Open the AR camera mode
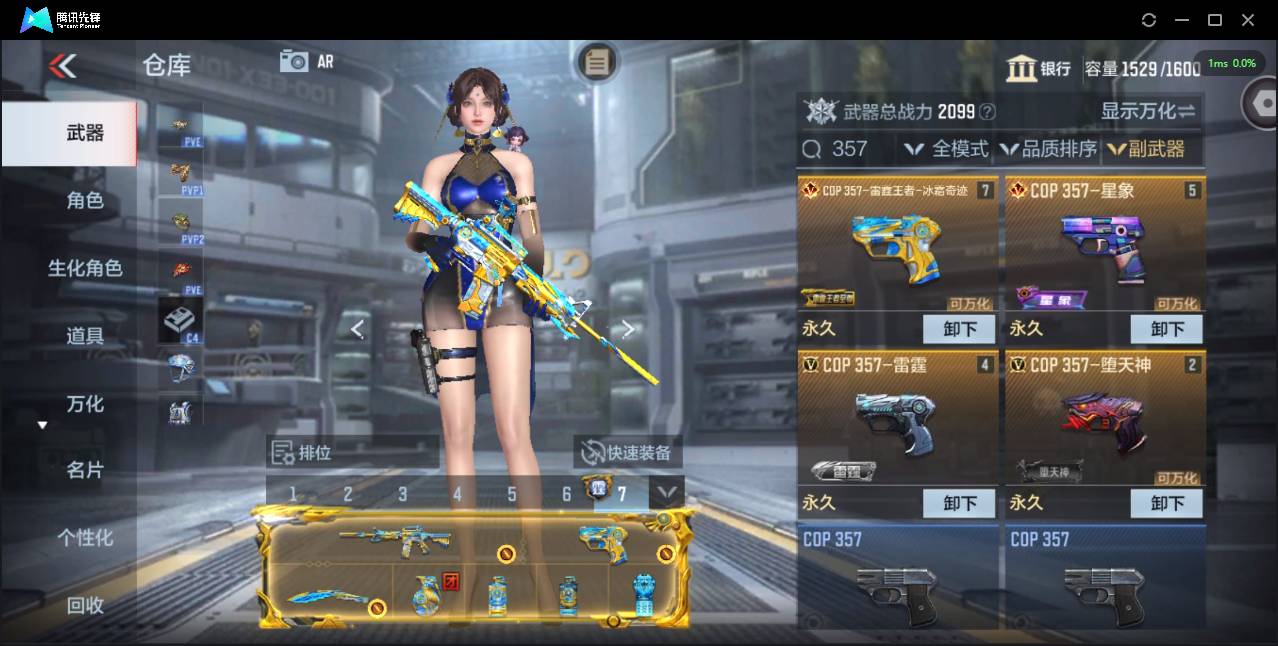The image size is (1278, 646). (x=306, y=61)
